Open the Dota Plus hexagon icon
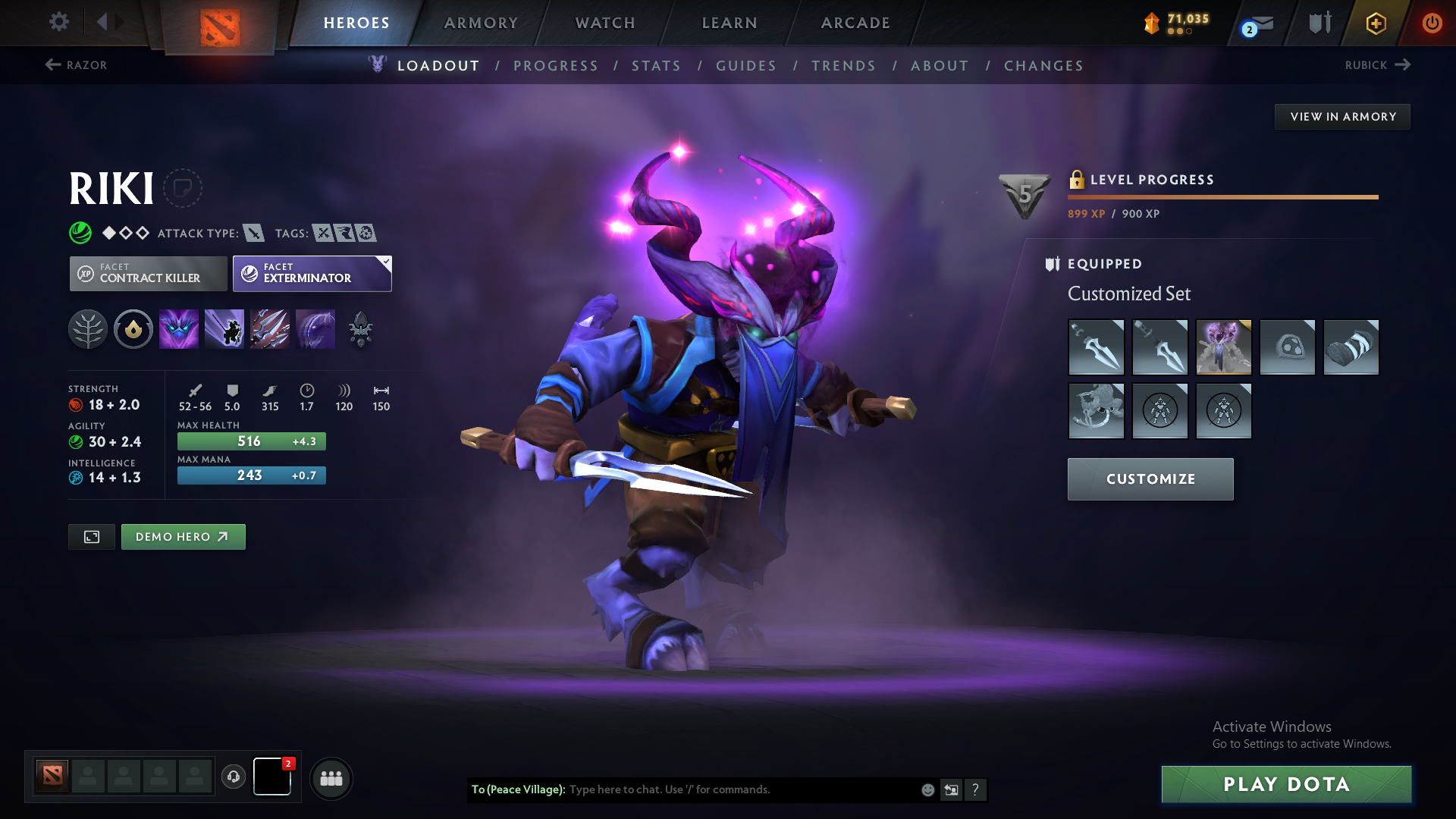Viewport: 1456px width, 819px height. pyautogui.click(x=1376, y=23)
